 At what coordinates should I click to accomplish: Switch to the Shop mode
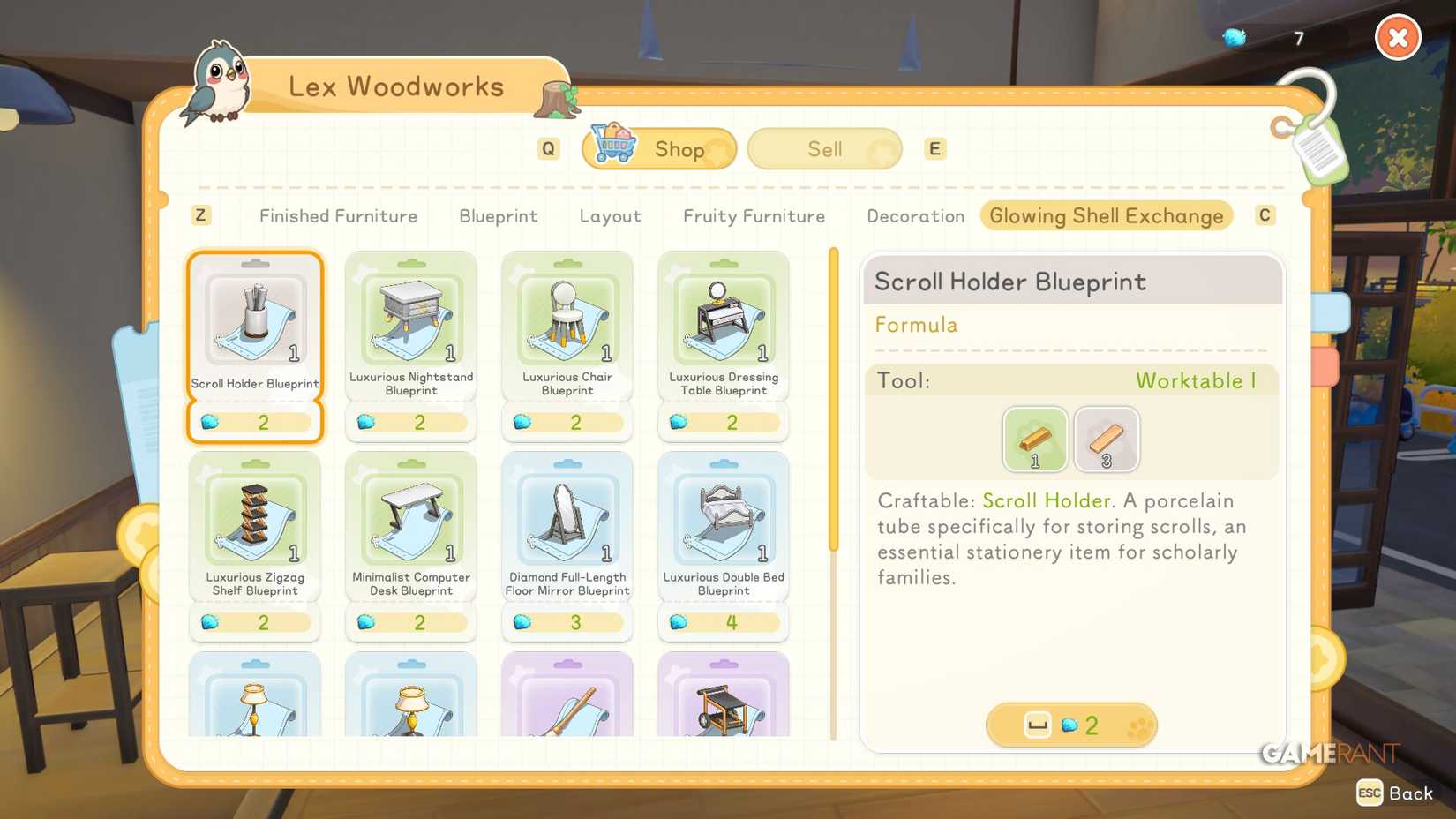coord(658,148)
